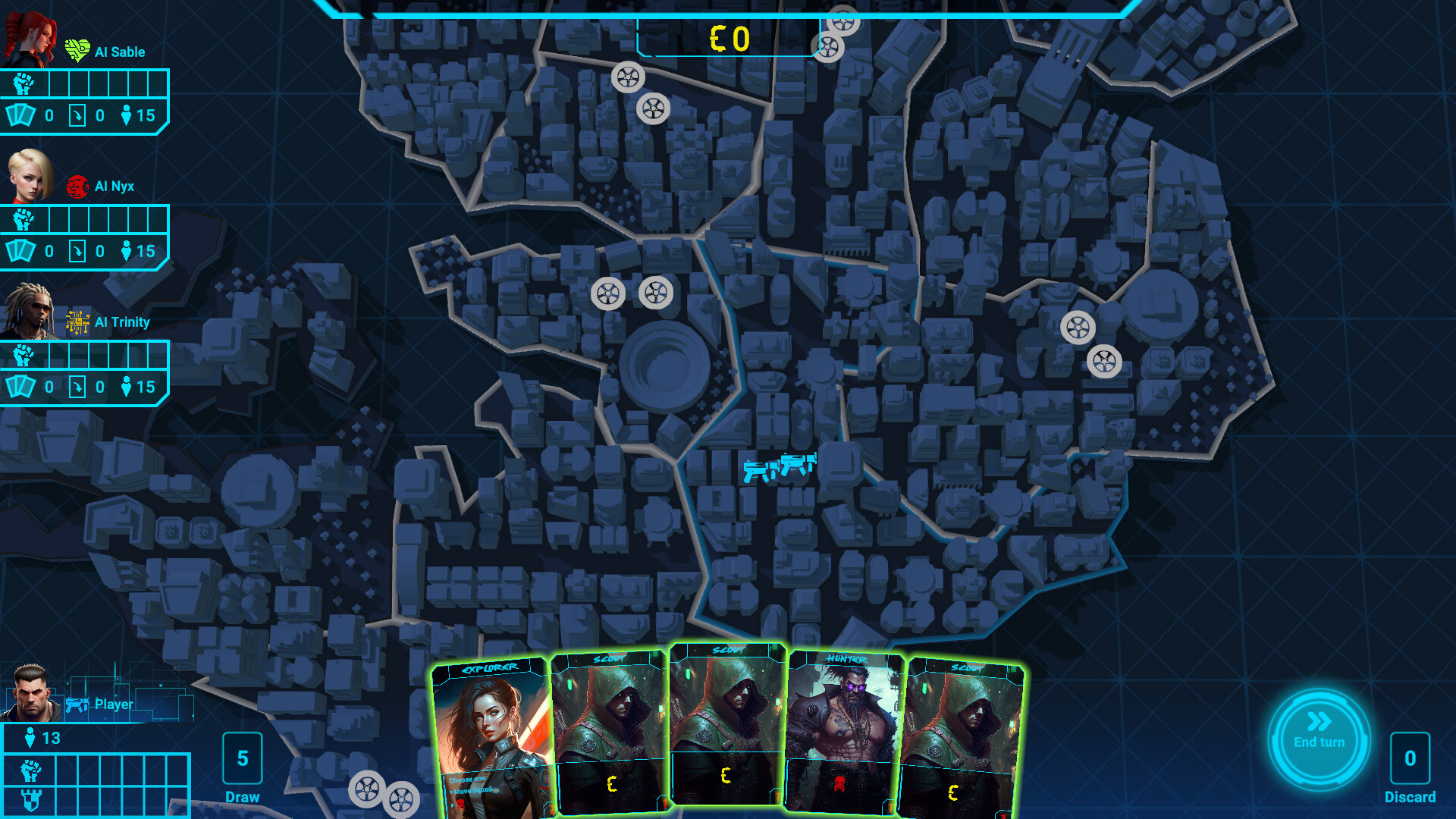Draw from the deck showing 5
The width and height of the screenshot is (1456, 819).
[x=243, y=758]
